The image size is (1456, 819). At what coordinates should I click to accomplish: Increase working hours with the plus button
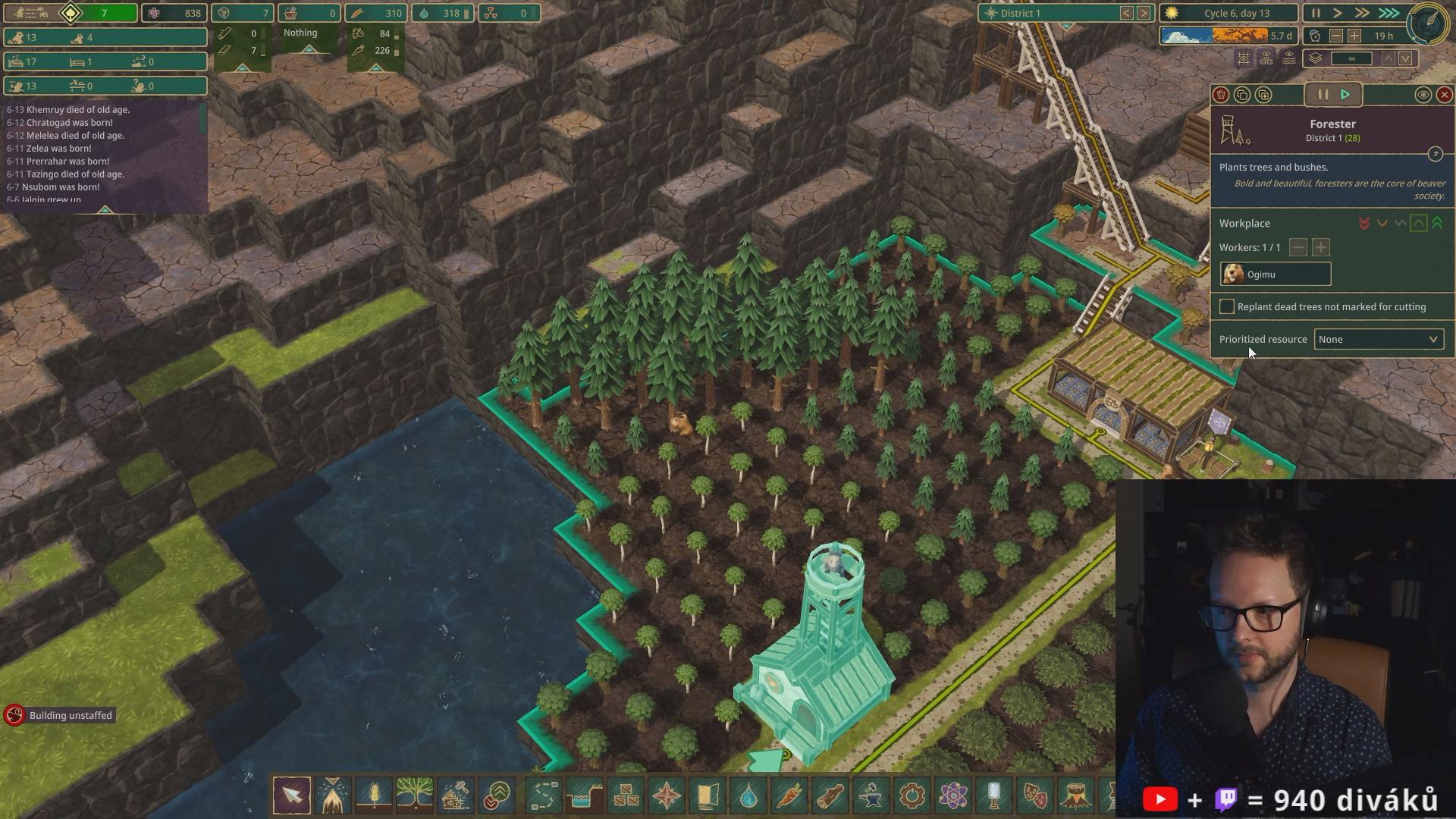coord(1354,36)
